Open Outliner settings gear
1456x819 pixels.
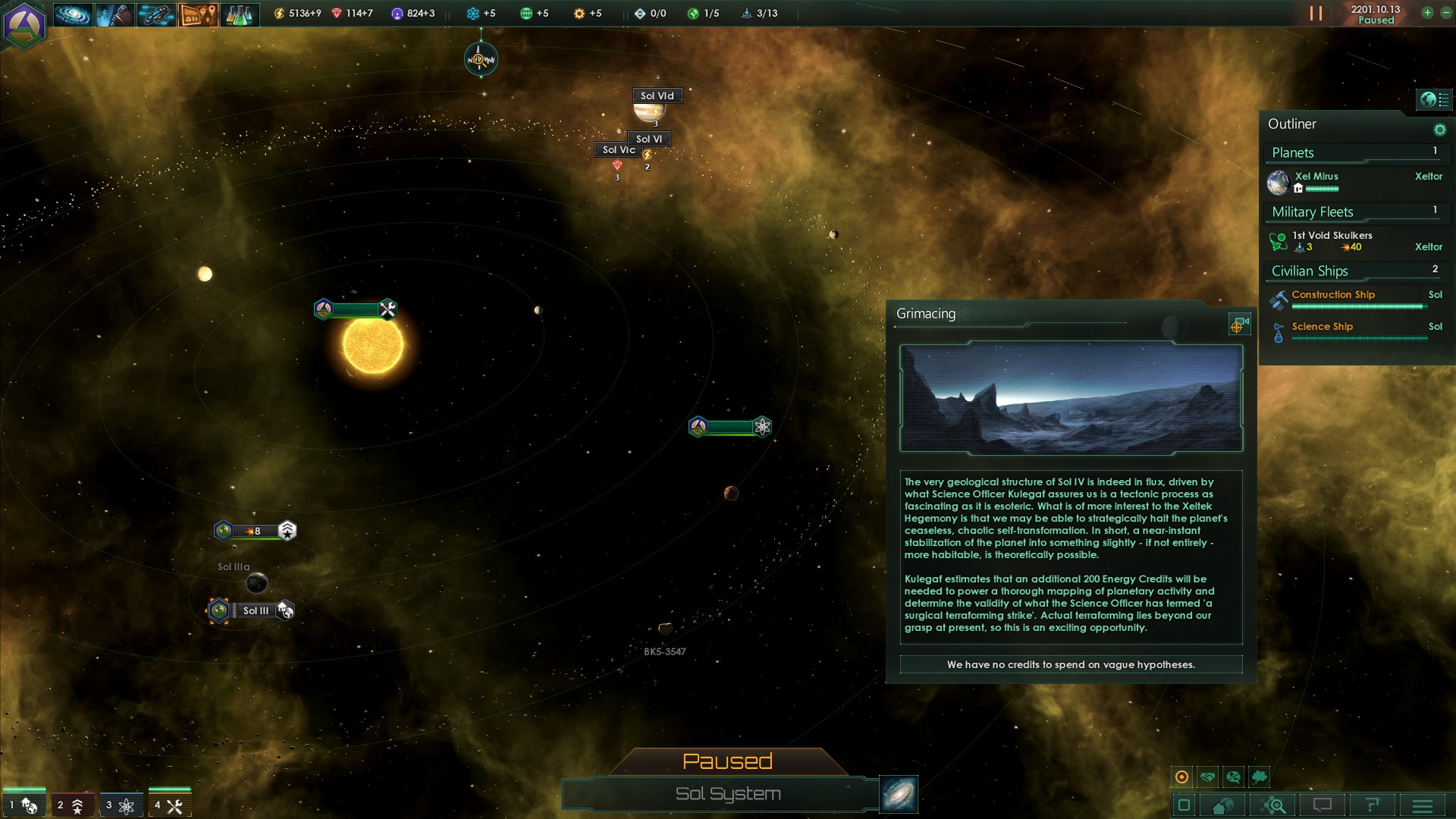click(1439, 130)
